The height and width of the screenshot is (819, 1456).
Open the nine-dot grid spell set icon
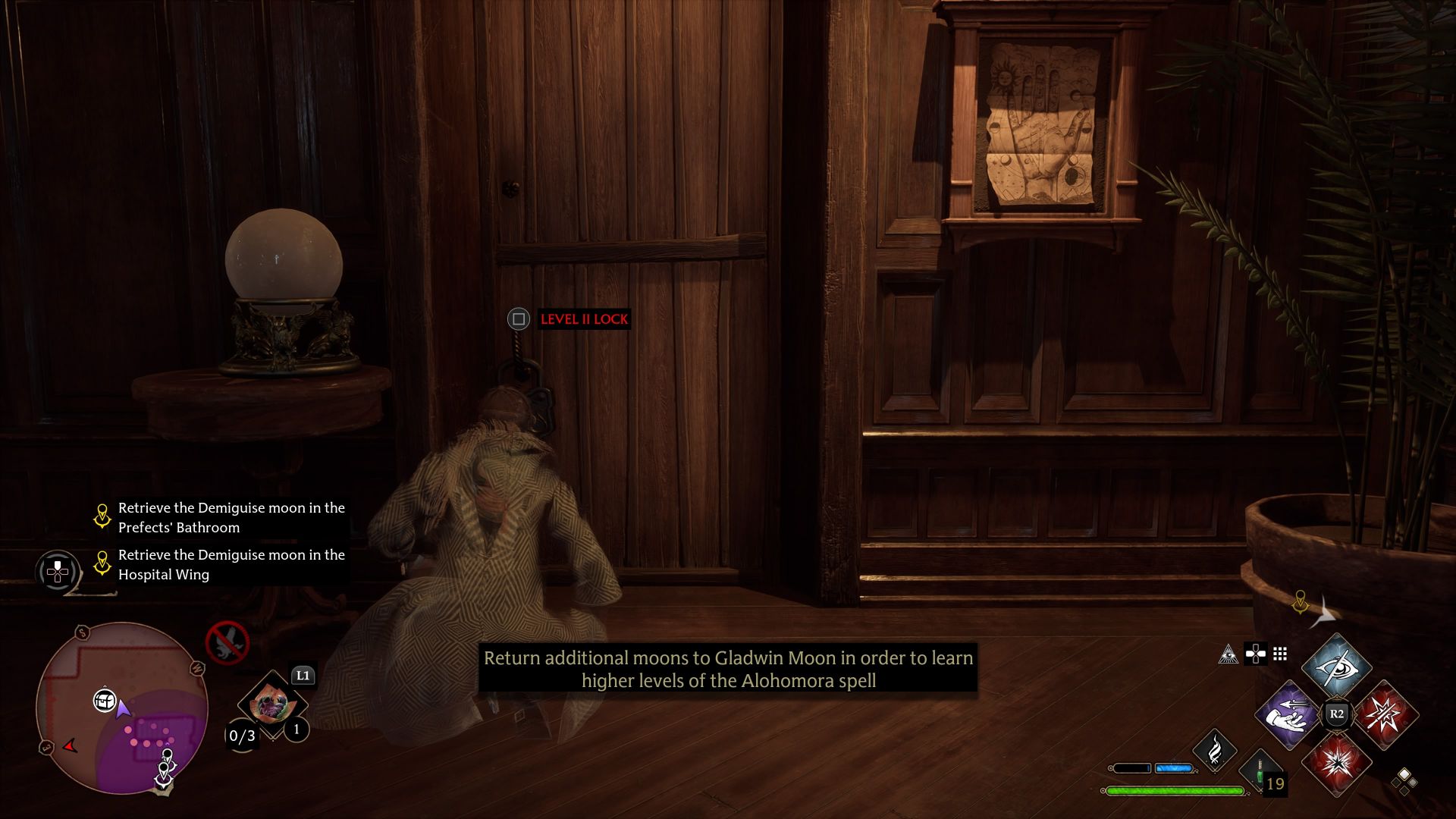point(1280,654)
